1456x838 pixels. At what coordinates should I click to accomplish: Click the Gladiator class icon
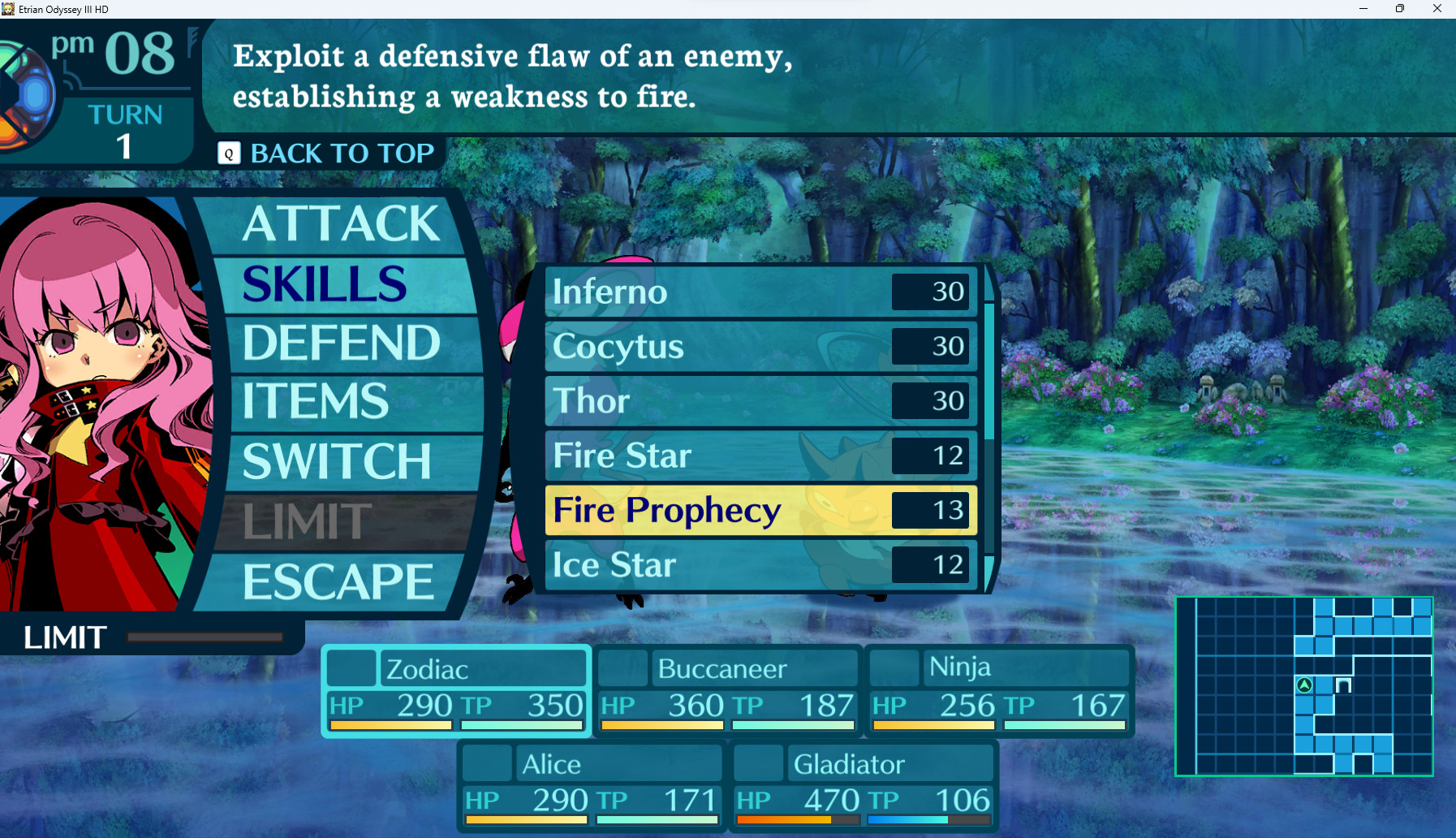pyautogui.click(x=757, y=762)
